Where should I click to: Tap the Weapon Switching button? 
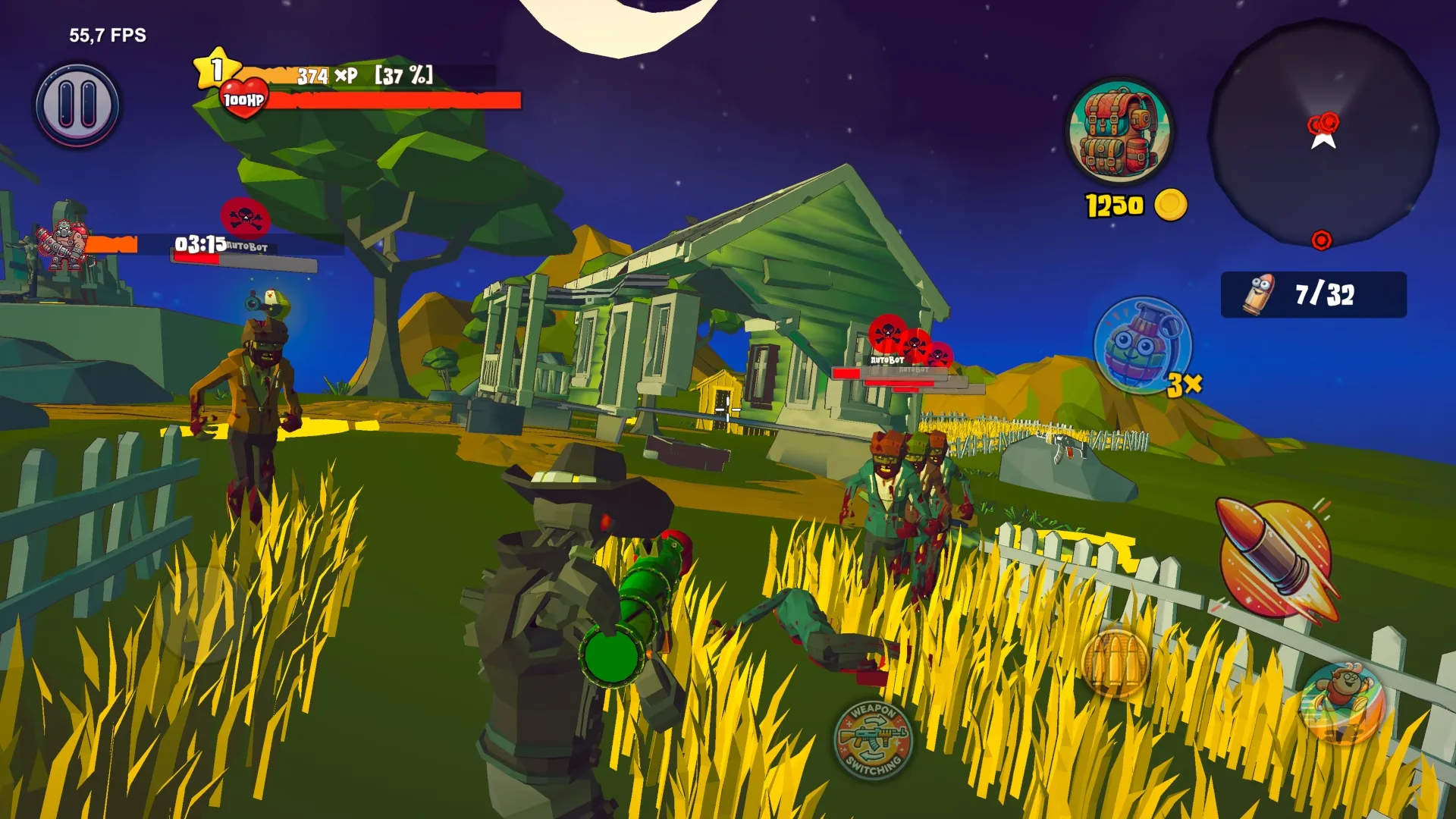click(x=873, y=739)
